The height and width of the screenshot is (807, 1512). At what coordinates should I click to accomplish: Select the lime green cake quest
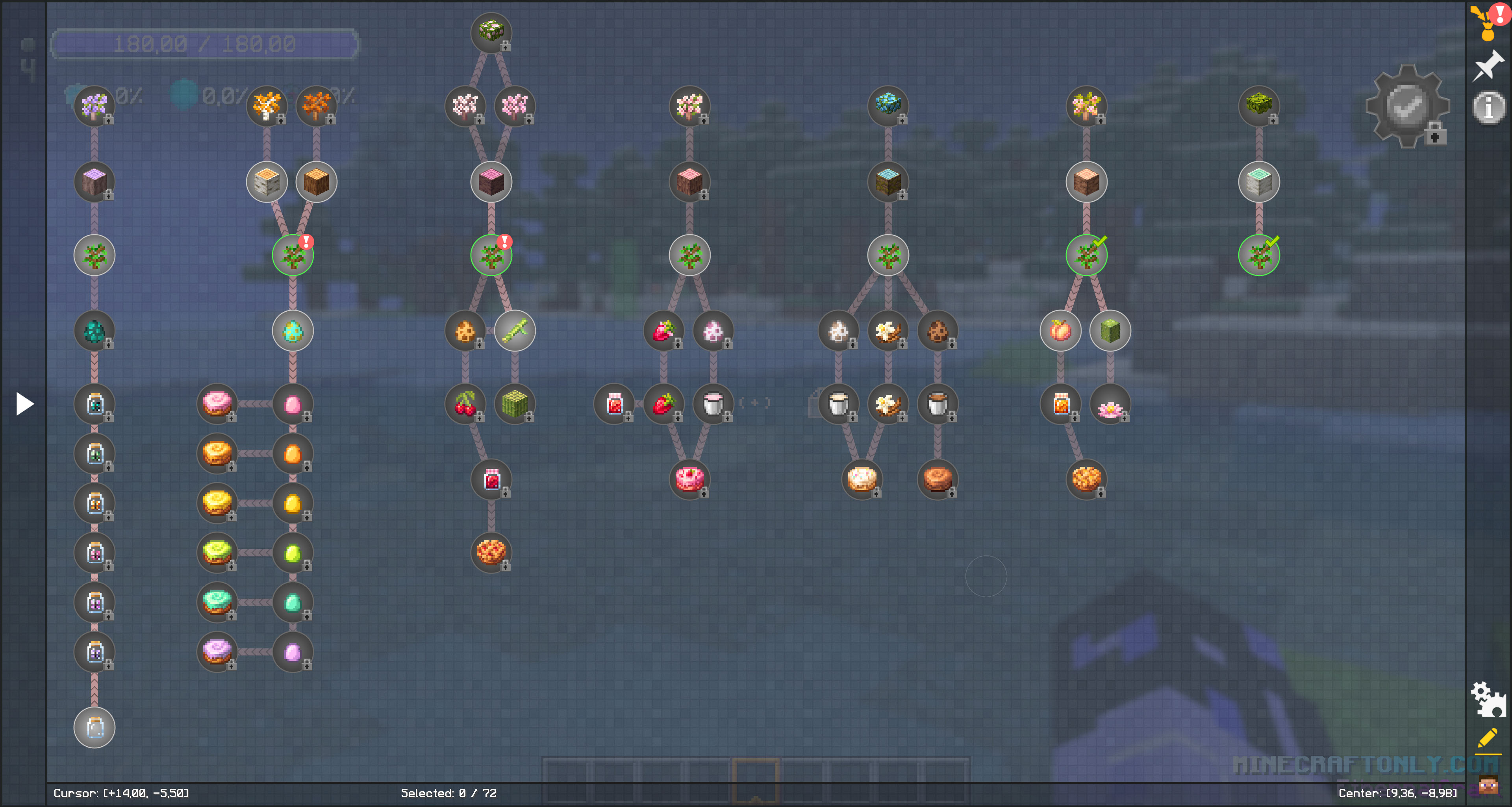[x=217, y=552]
